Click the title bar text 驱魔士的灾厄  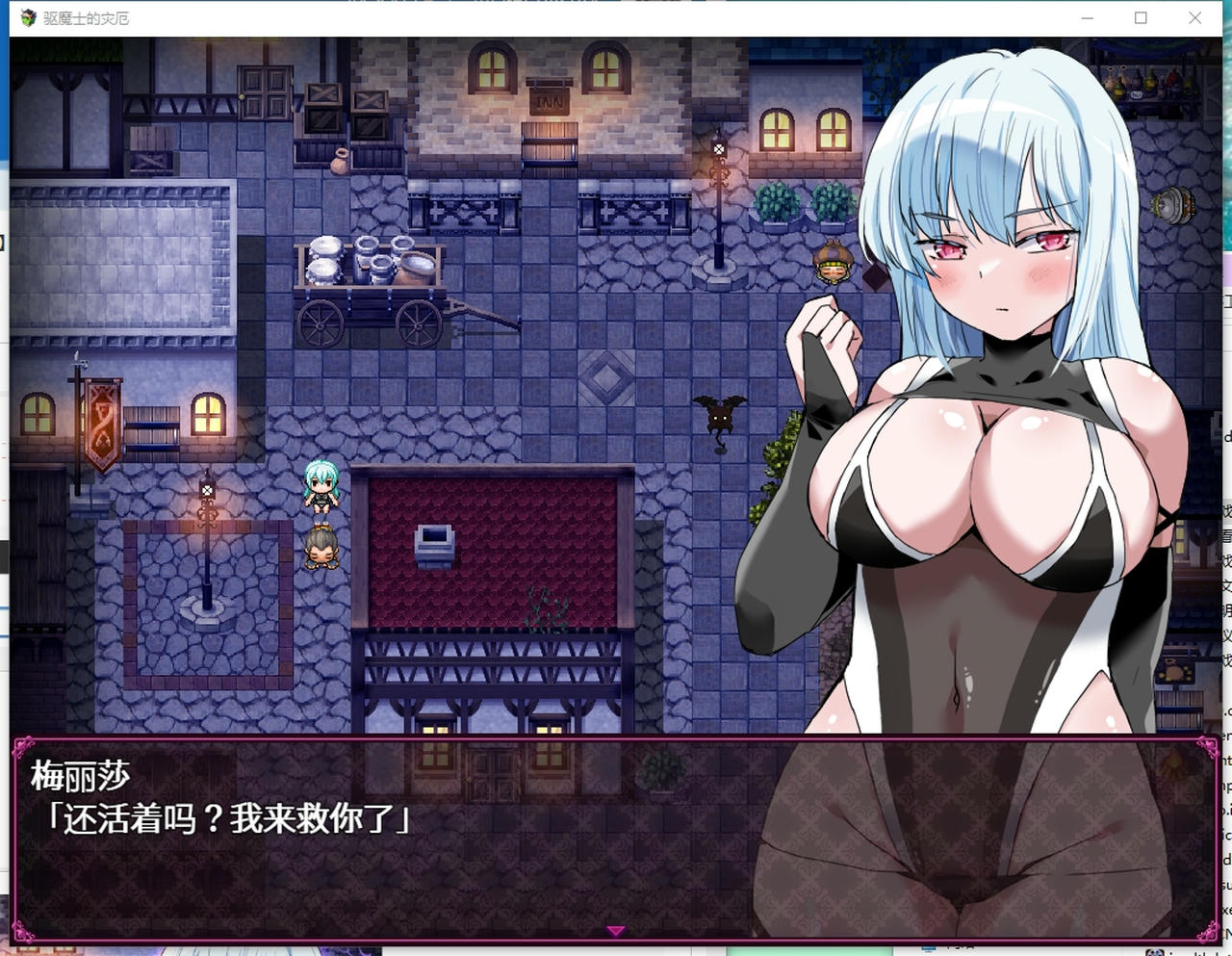(x=82, y=17)
